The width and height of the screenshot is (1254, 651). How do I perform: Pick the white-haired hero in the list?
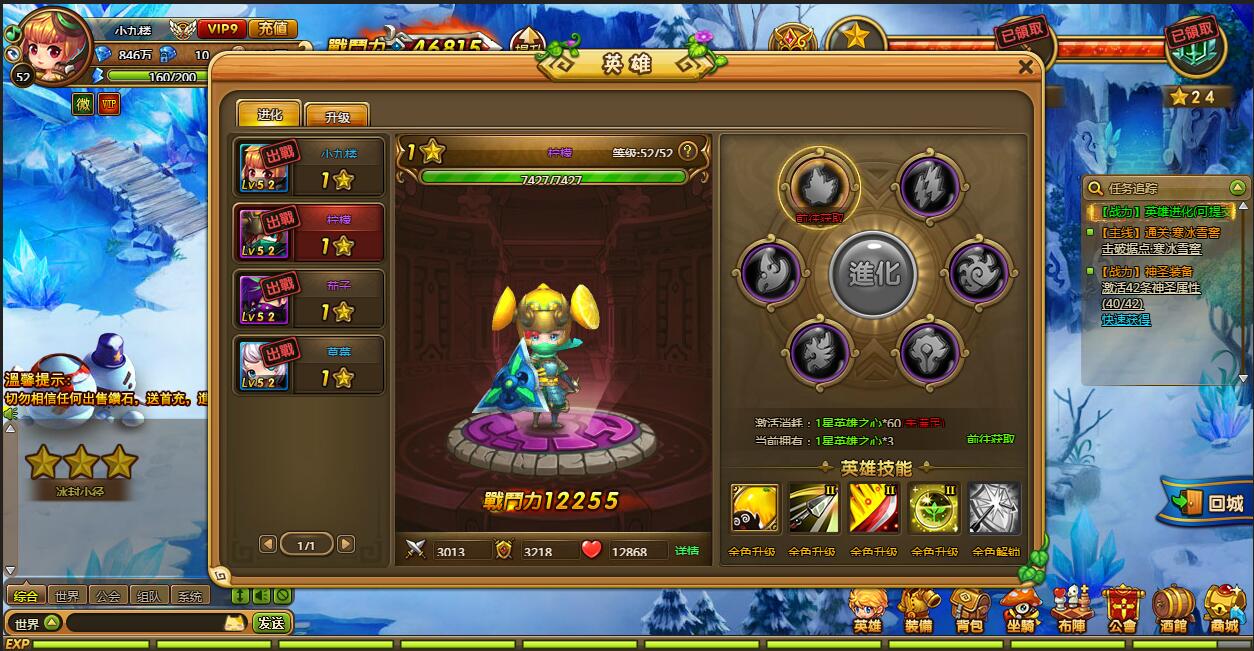tap(308, 365)
